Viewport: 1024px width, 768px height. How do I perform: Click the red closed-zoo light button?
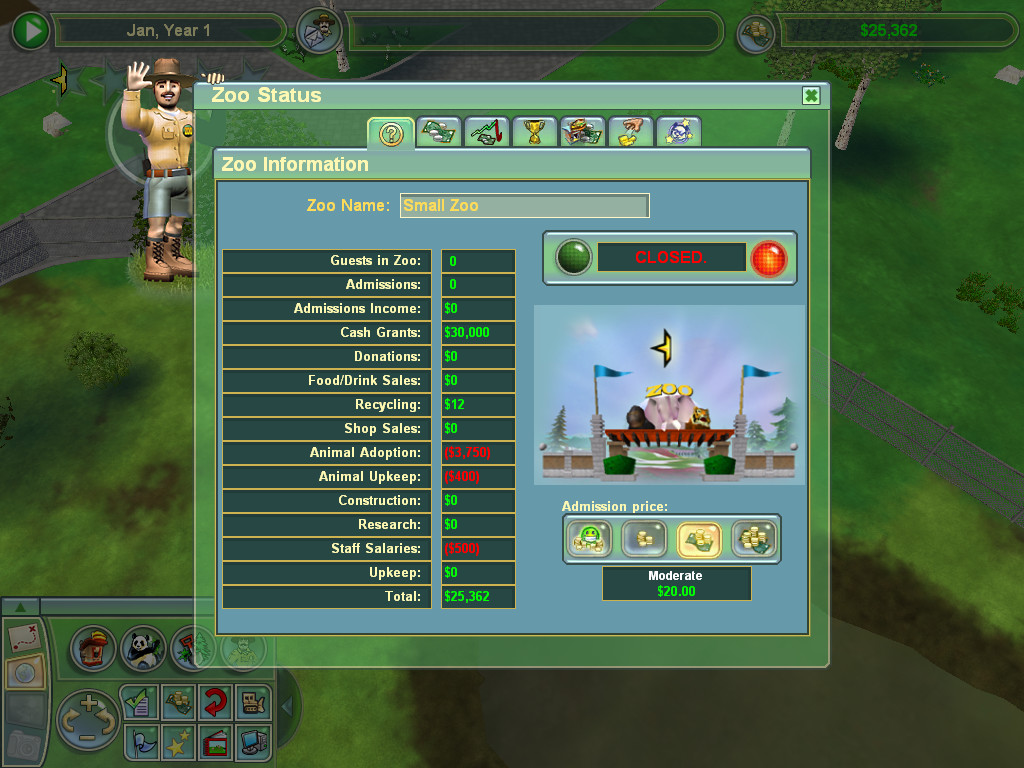pyautogui.click(x=768, y=258)
